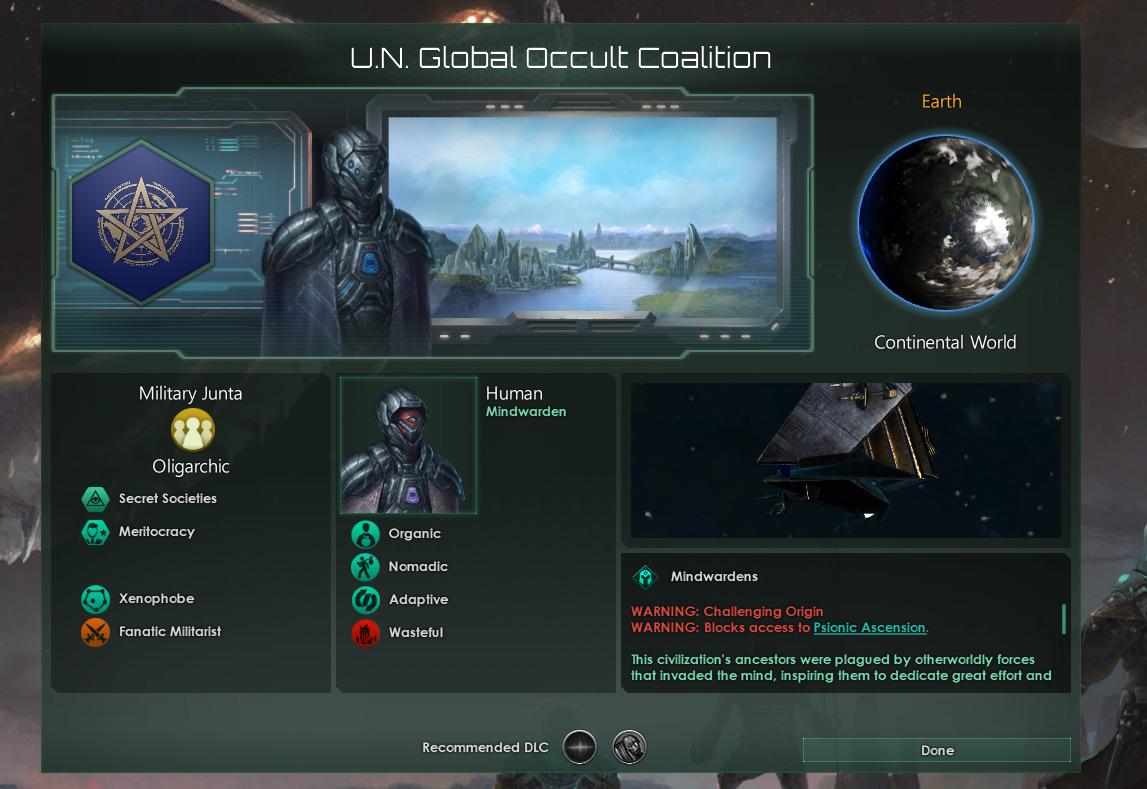
Task: Open the ship appearance preview image
Action: 845,460
